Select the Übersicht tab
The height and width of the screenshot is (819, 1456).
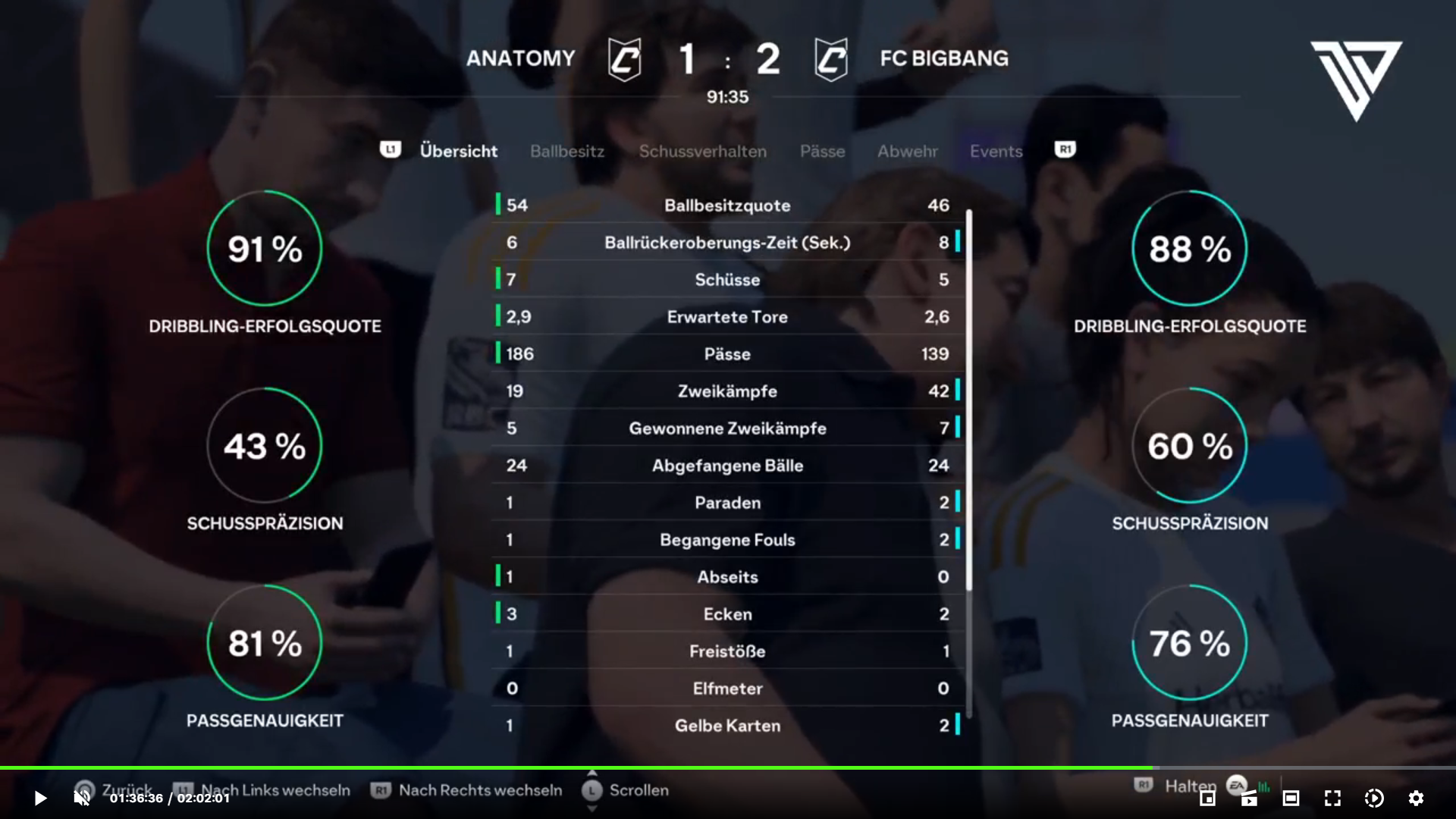coord(458,152)
